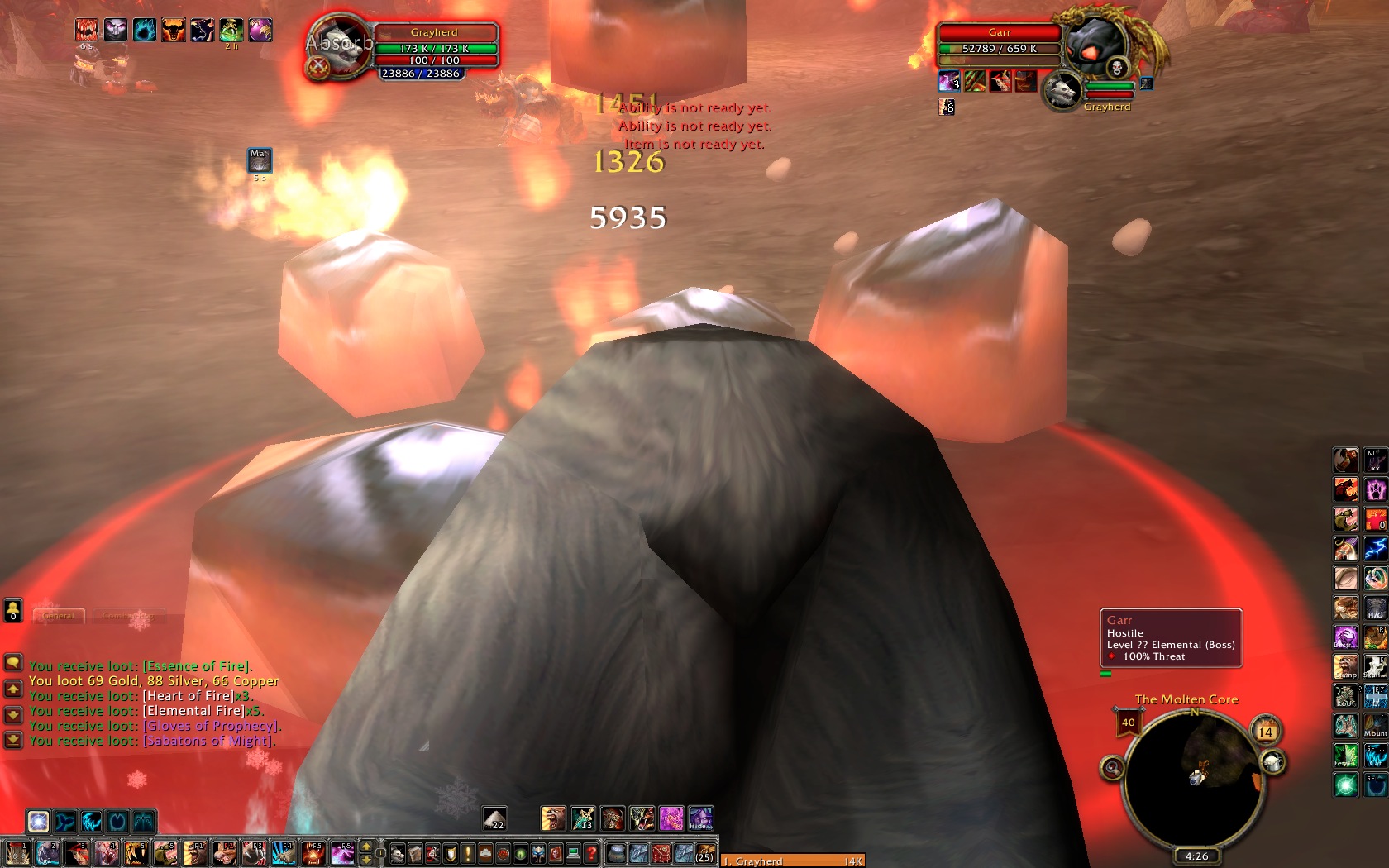The width and height of the screenshot is (1389, 868).
Task: Open the bag showing 25 free slots
Action: coord(704,853)
